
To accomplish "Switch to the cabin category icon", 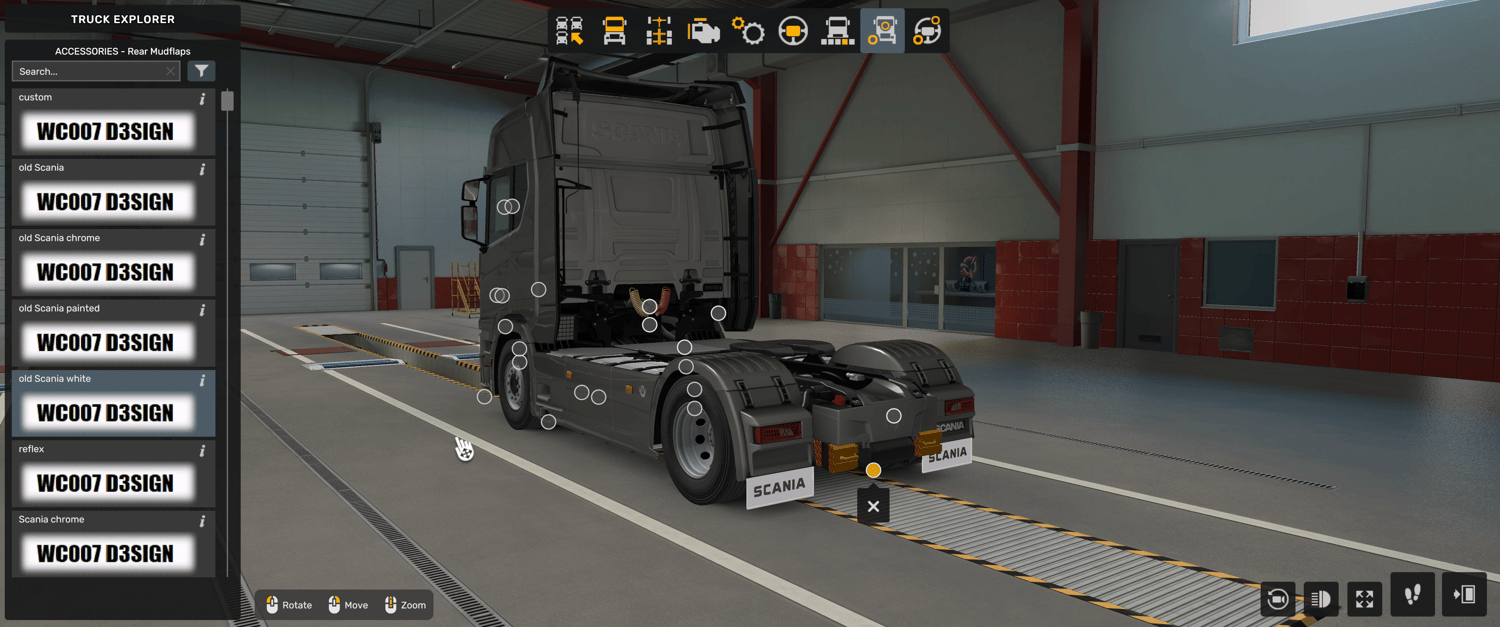I will pos(615,31).
